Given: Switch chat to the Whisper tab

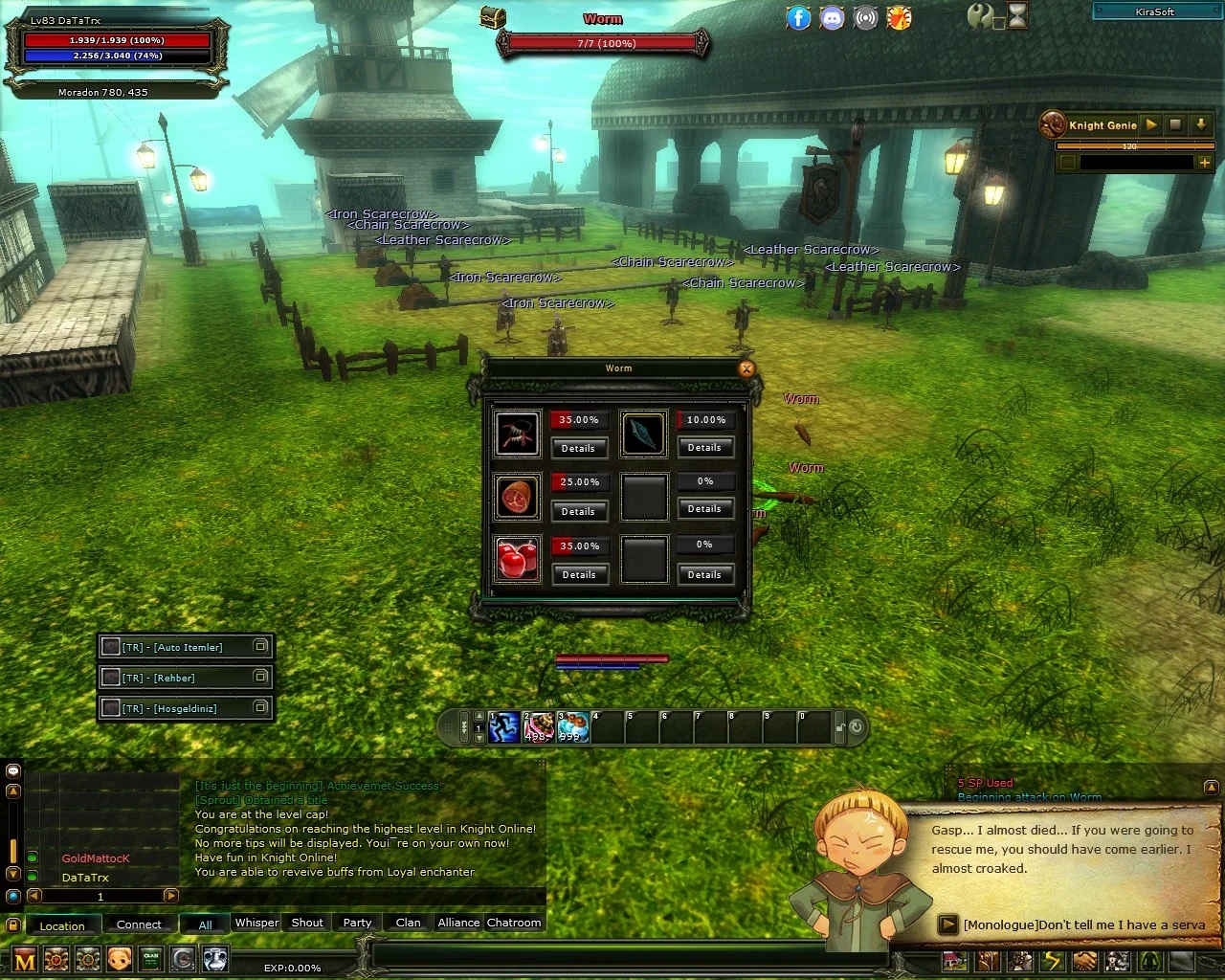Looking at the screenshot, I should coord(256,923).
